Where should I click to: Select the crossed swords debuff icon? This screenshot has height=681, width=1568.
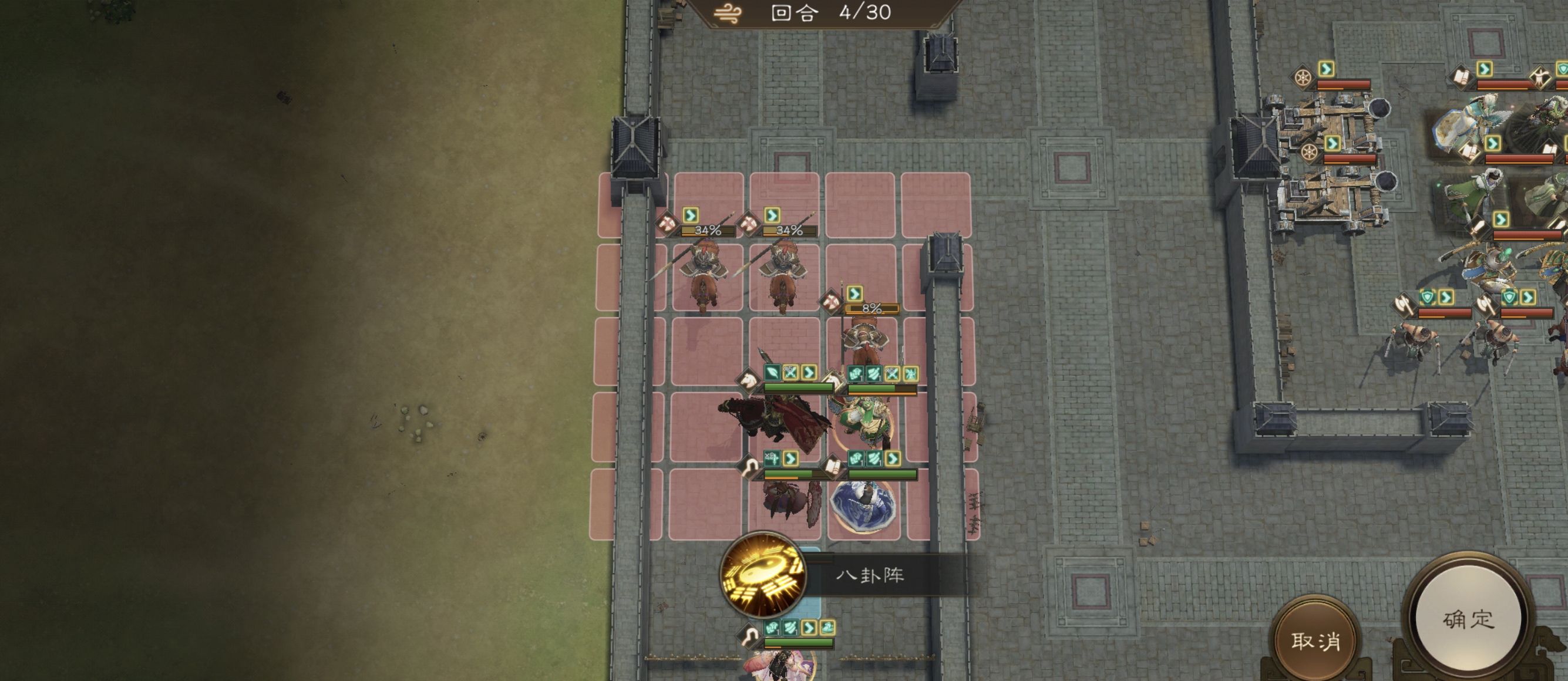point(789,372)
